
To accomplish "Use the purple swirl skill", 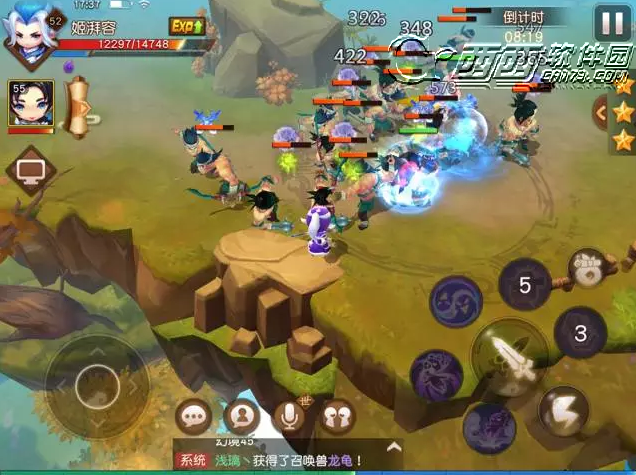I will pos(457,301).
